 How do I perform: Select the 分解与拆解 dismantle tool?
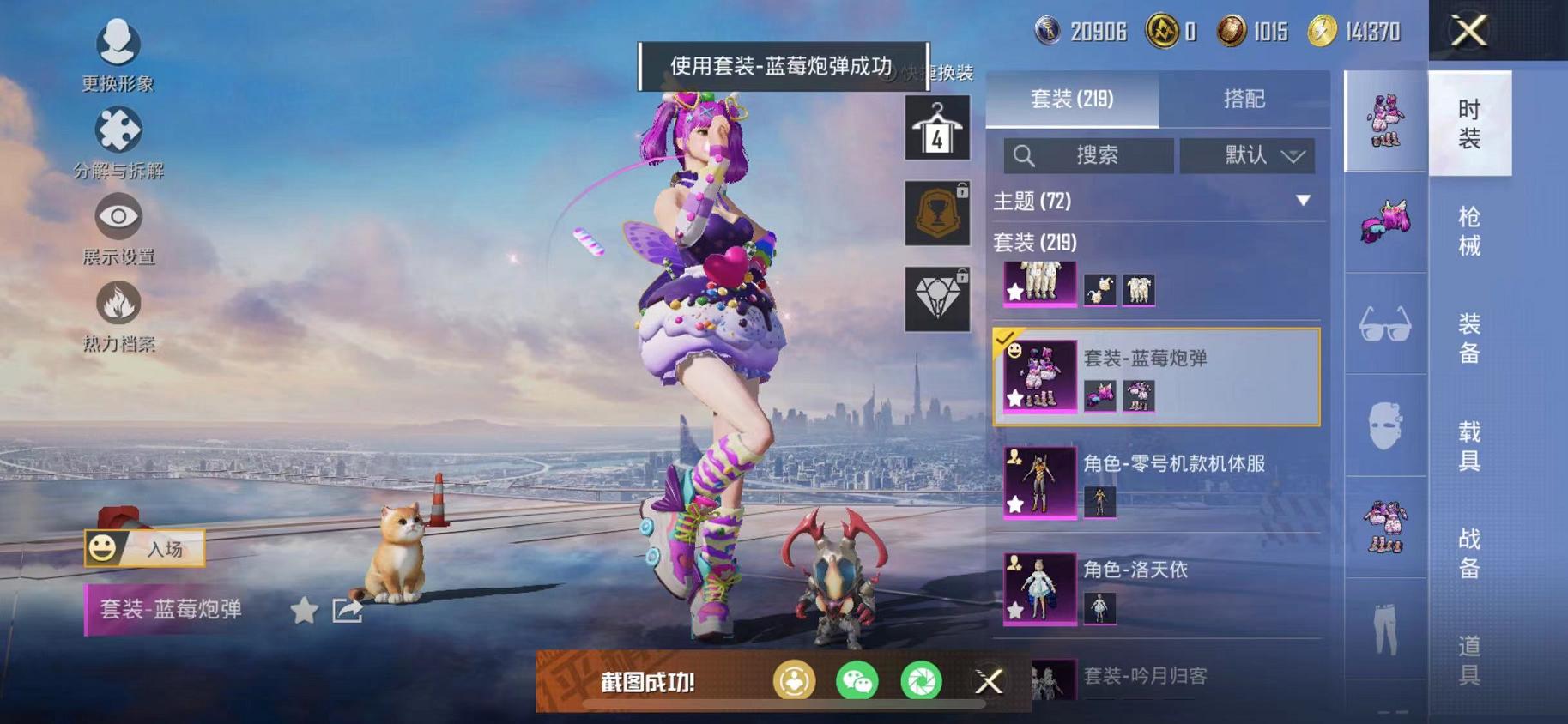click(x=119, y=136)
